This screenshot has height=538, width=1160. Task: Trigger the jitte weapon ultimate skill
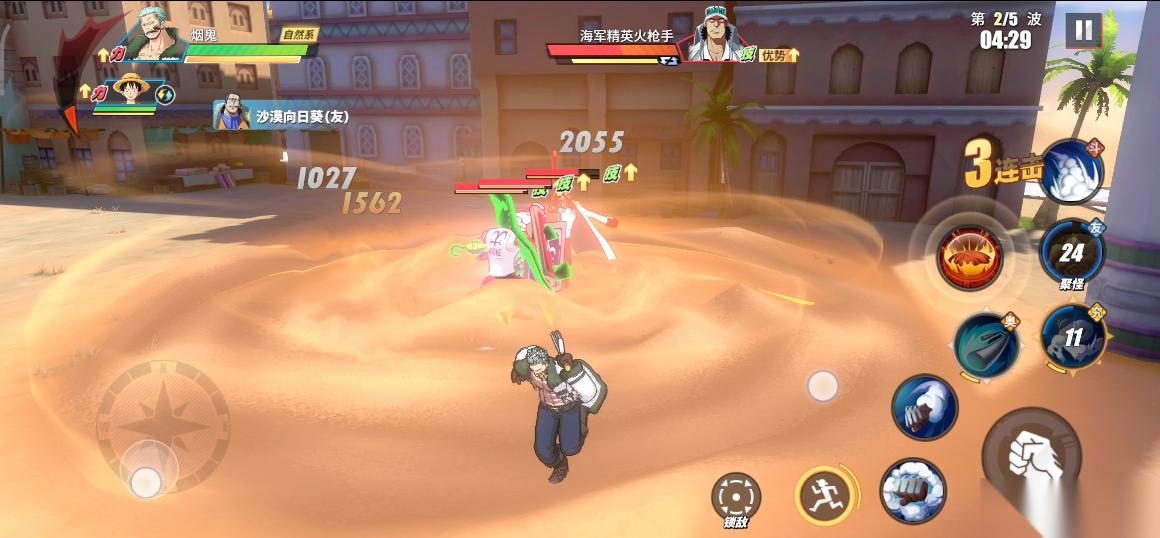(985, 344)
